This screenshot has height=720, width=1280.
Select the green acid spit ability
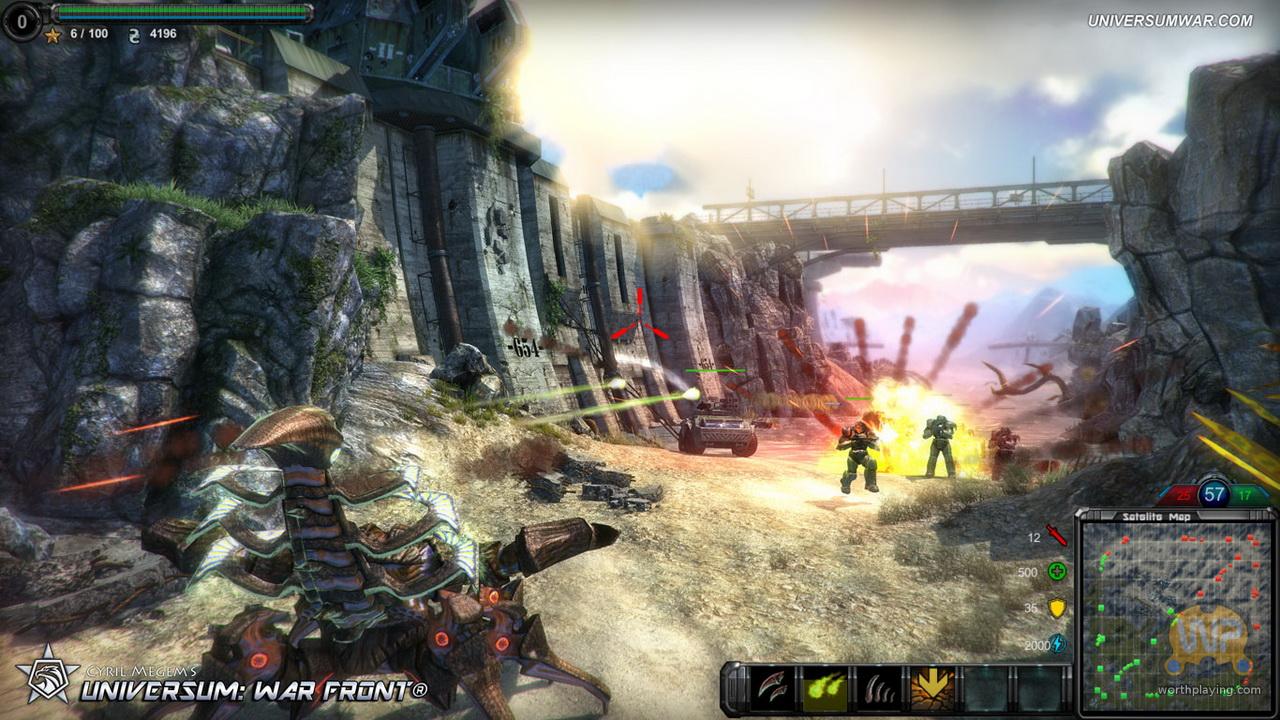pos(825,687)
